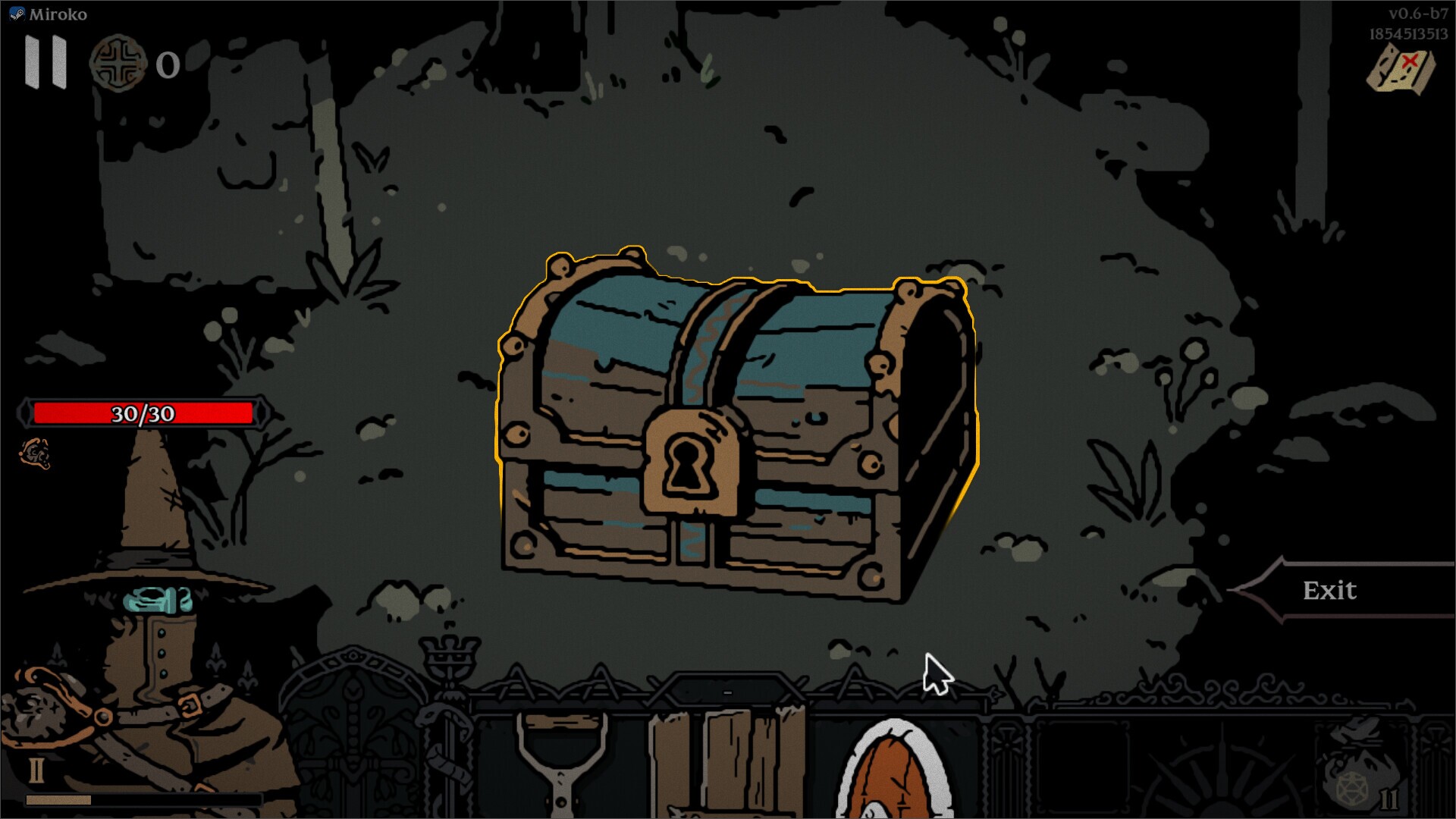Pause the game with the top-left pause icon
This screenshot has height=819, width=1456.
coord(45,67)
